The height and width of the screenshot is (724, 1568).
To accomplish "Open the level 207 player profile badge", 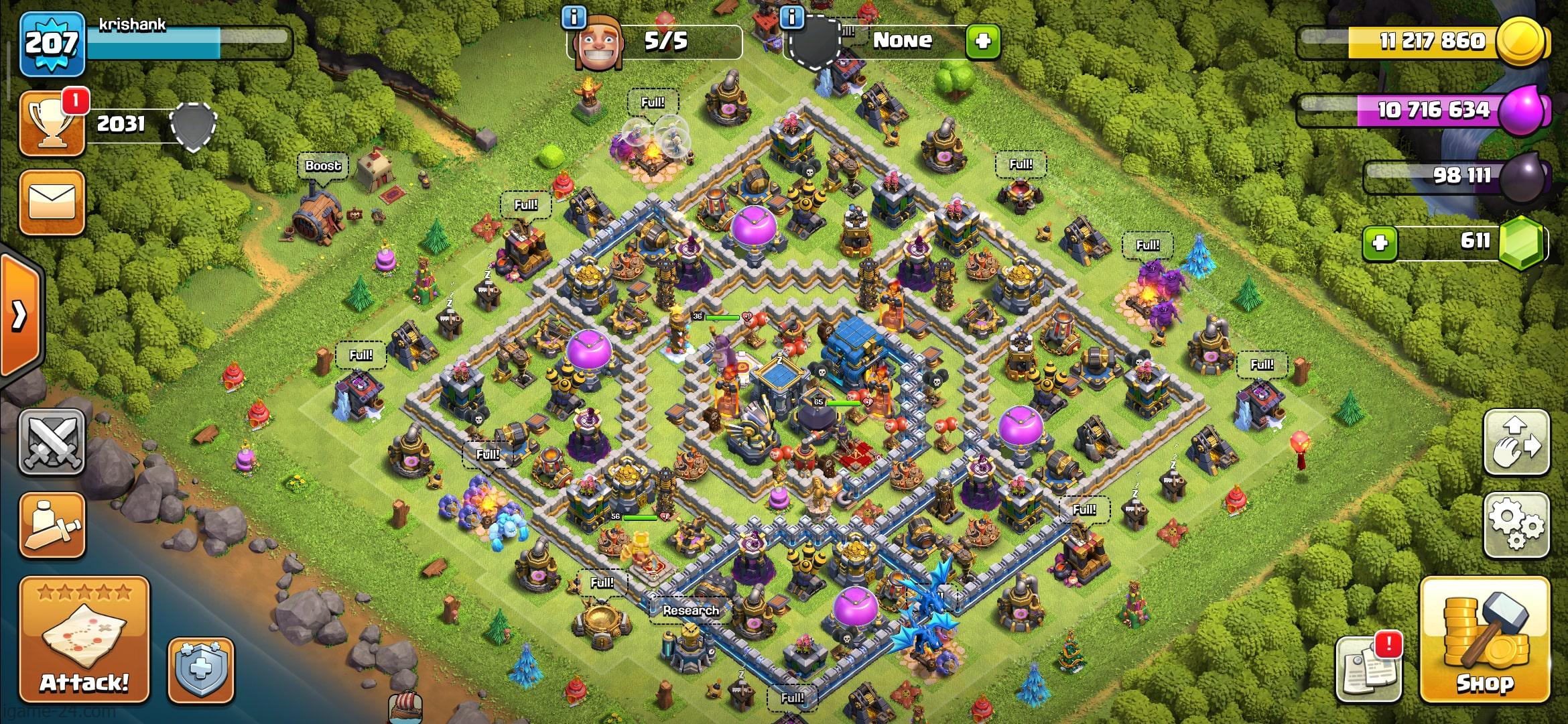I will tap(52, 44).
